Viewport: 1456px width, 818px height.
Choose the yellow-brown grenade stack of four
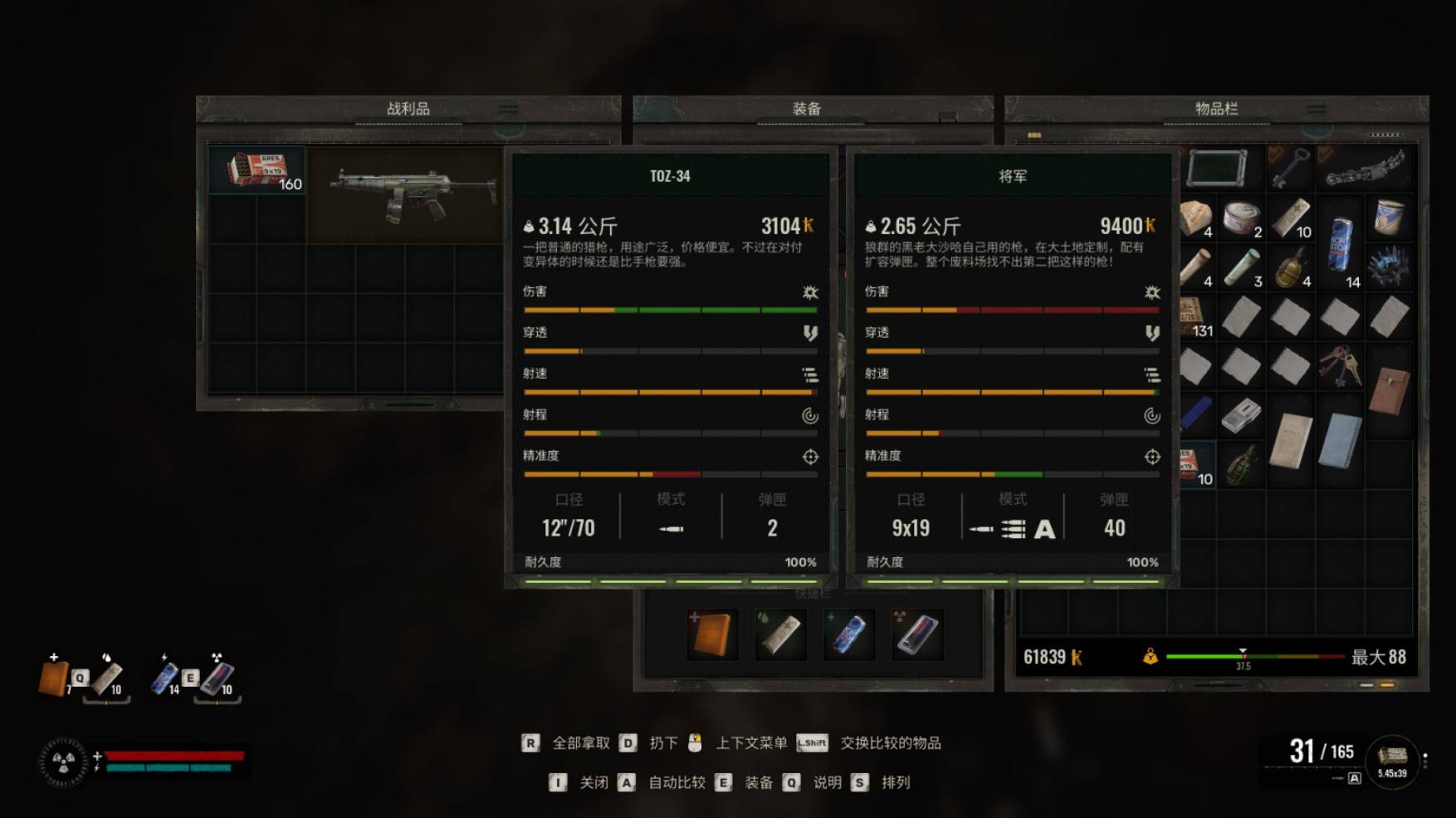pos(1290,267)
